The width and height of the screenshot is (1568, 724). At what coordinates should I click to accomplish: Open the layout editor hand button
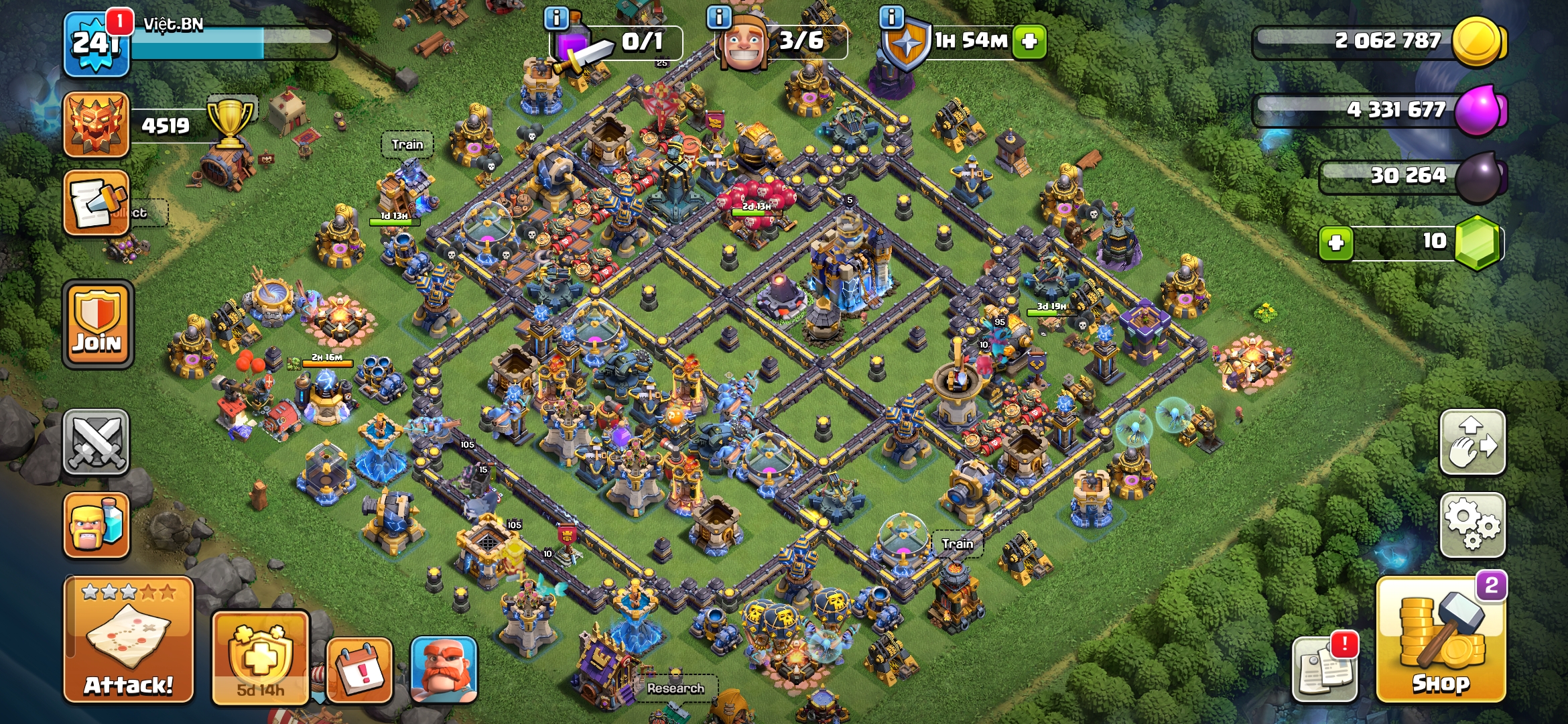[1472, 442]
